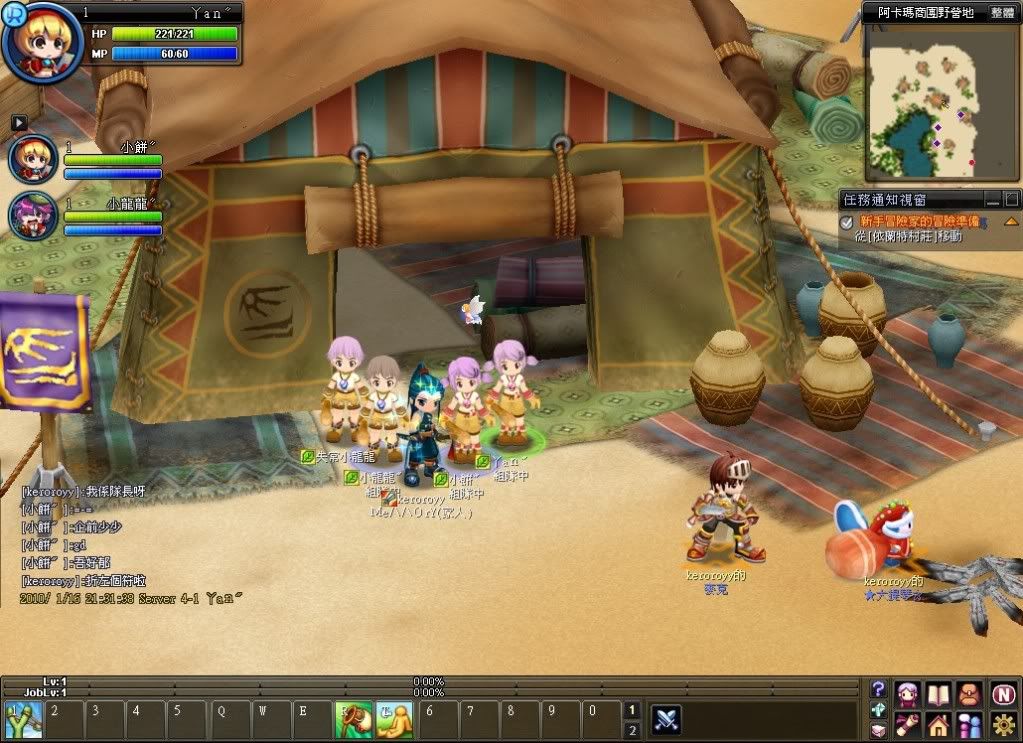Use the sitting figure rest skill
Screen dimensions: 1023x743
393,718
